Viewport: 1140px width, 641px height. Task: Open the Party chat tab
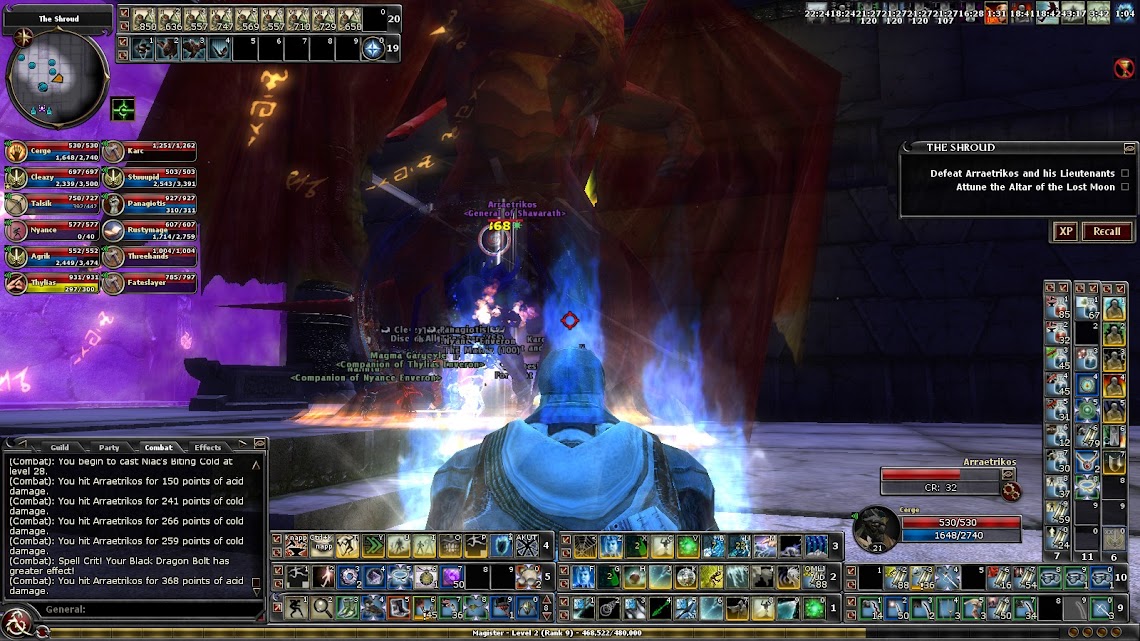pos(109,447)
